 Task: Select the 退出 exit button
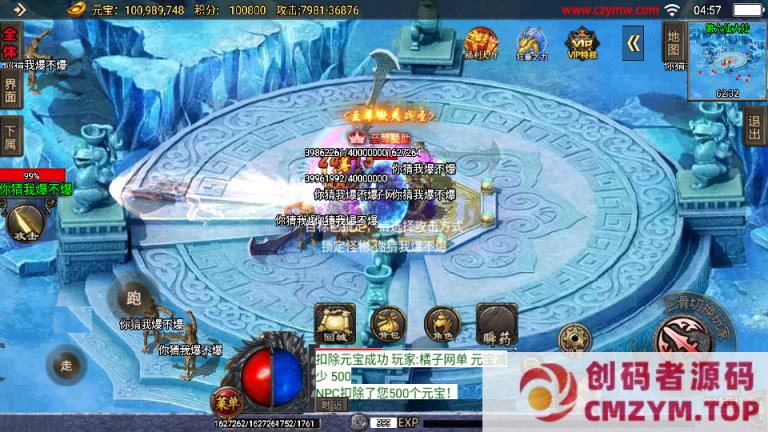point(754,129)
